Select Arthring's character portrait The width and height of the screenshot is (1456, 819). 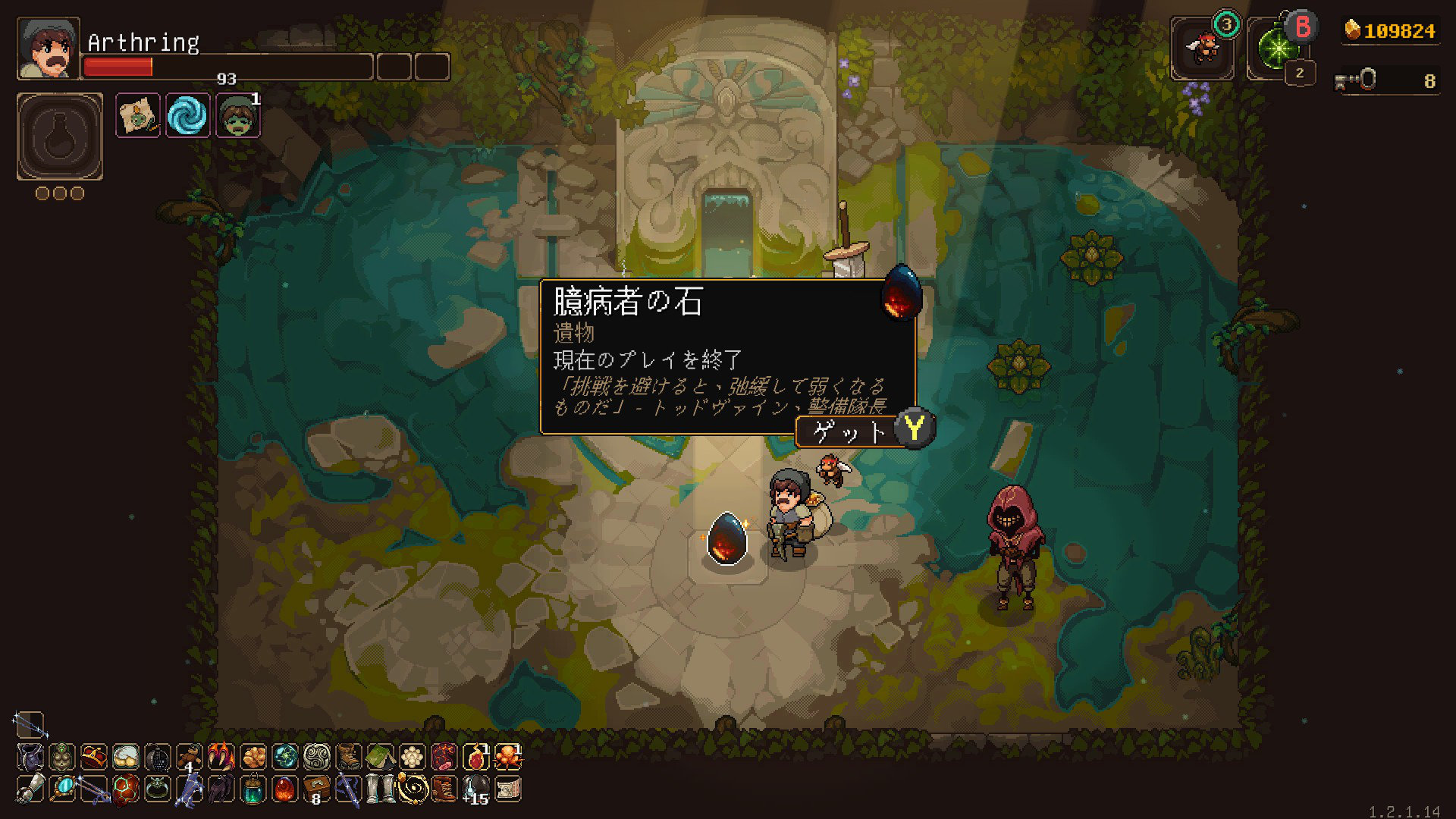(49, 49)
